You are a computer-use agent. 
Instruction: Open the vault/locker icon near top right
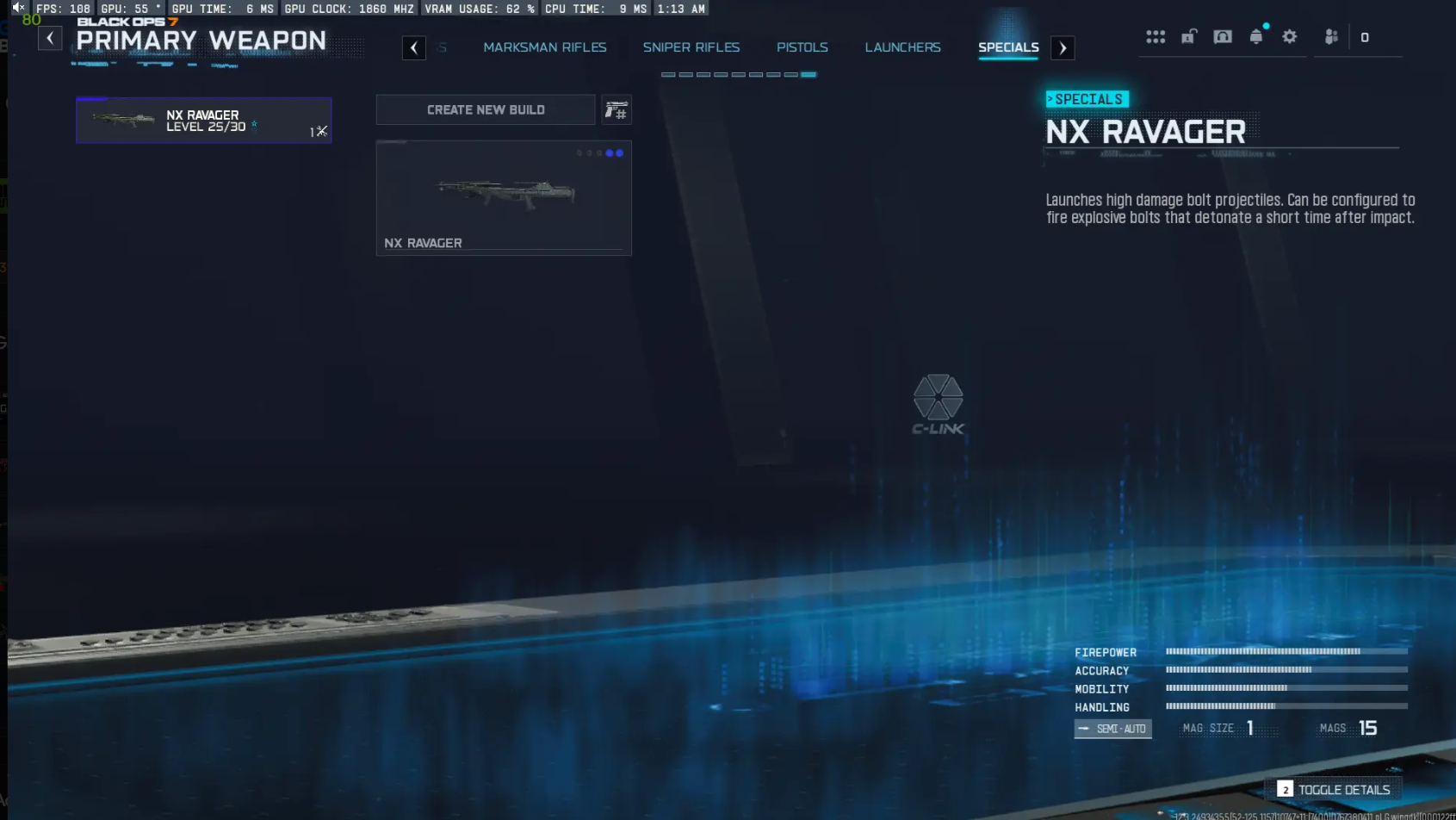coord(1189,36)
